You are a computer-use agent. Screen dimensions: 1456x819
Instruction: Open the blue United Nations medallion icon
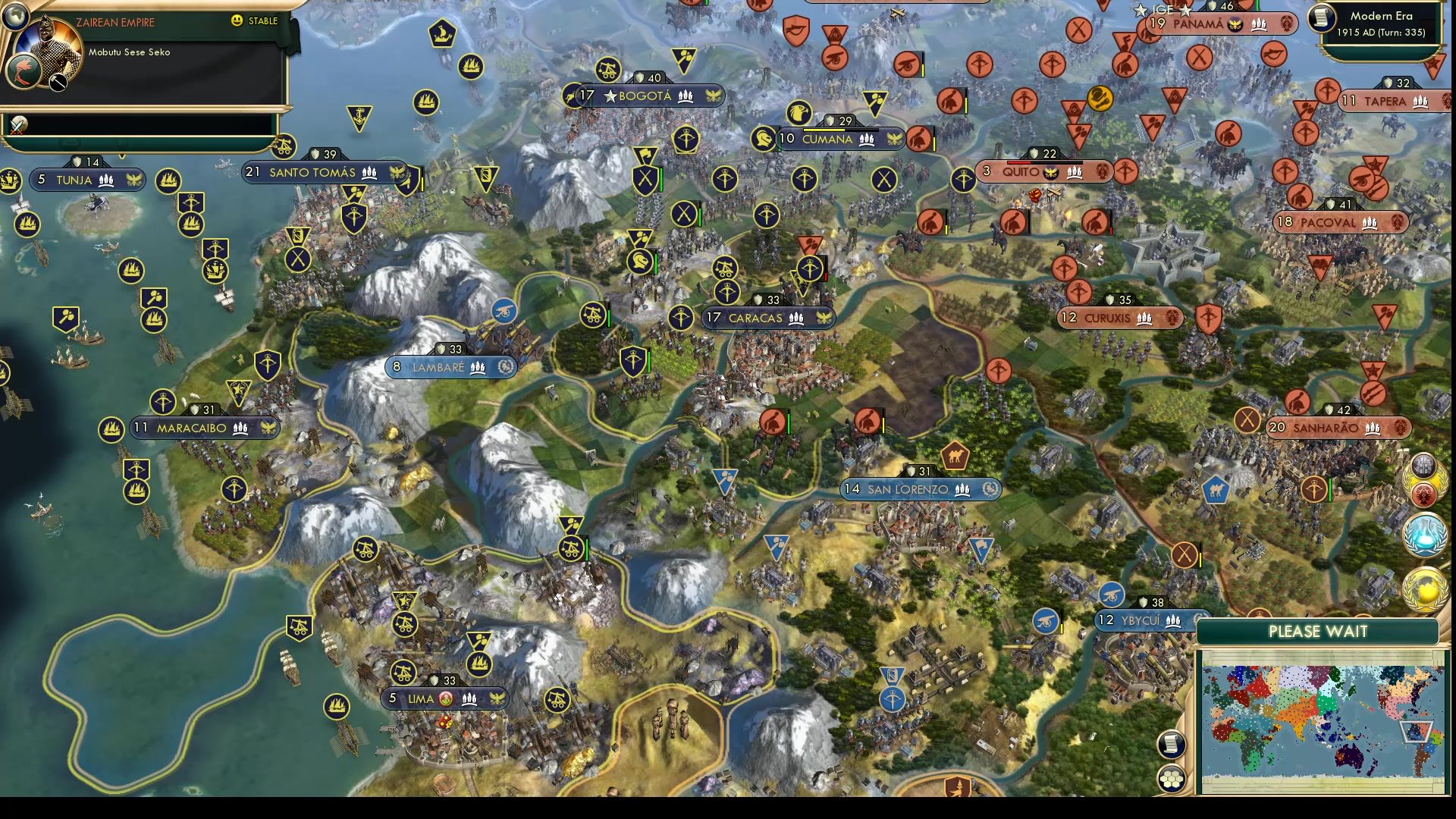point(1423,535)
